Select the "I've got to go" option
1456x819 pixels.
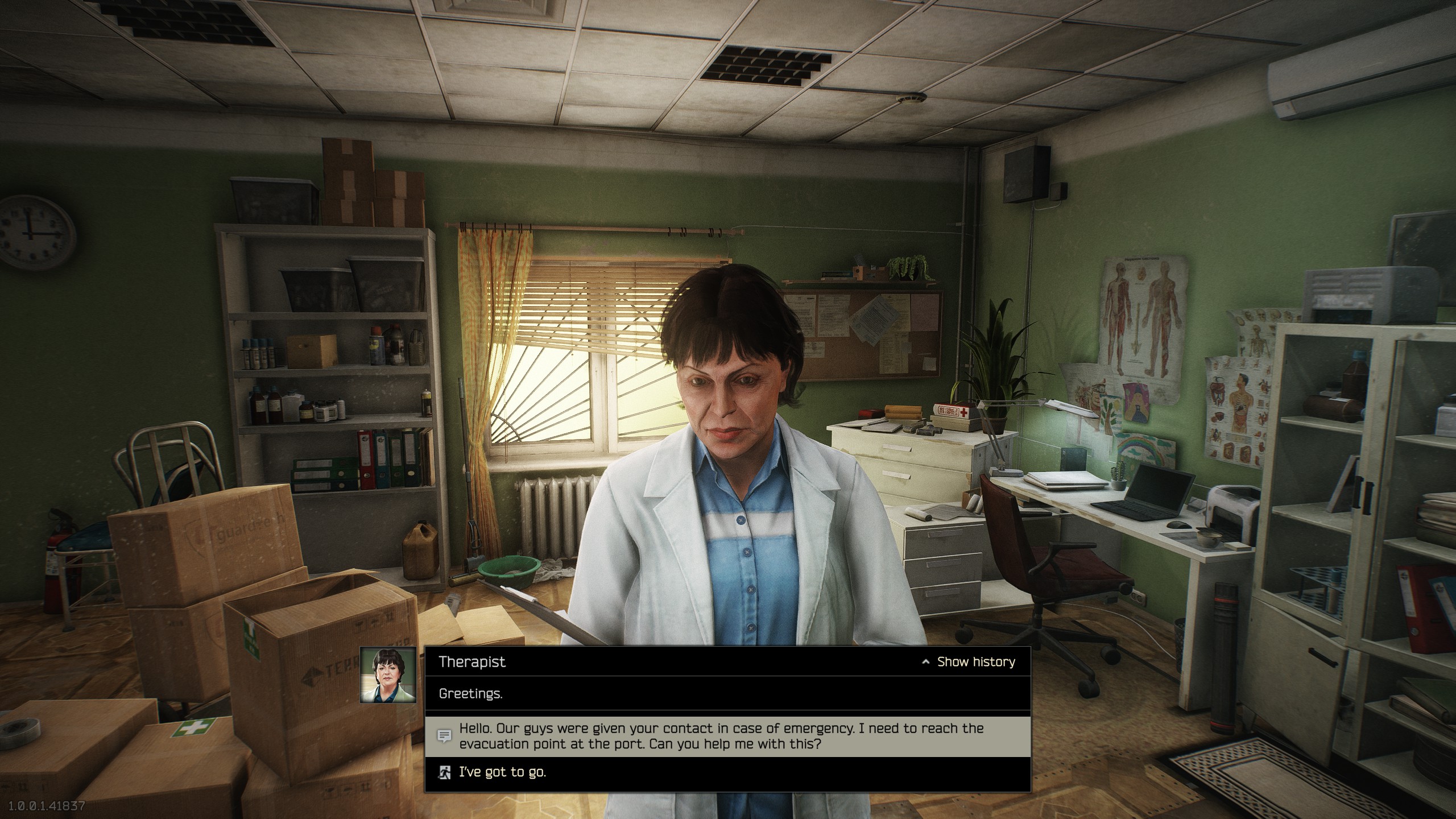(x=503, y=772)
